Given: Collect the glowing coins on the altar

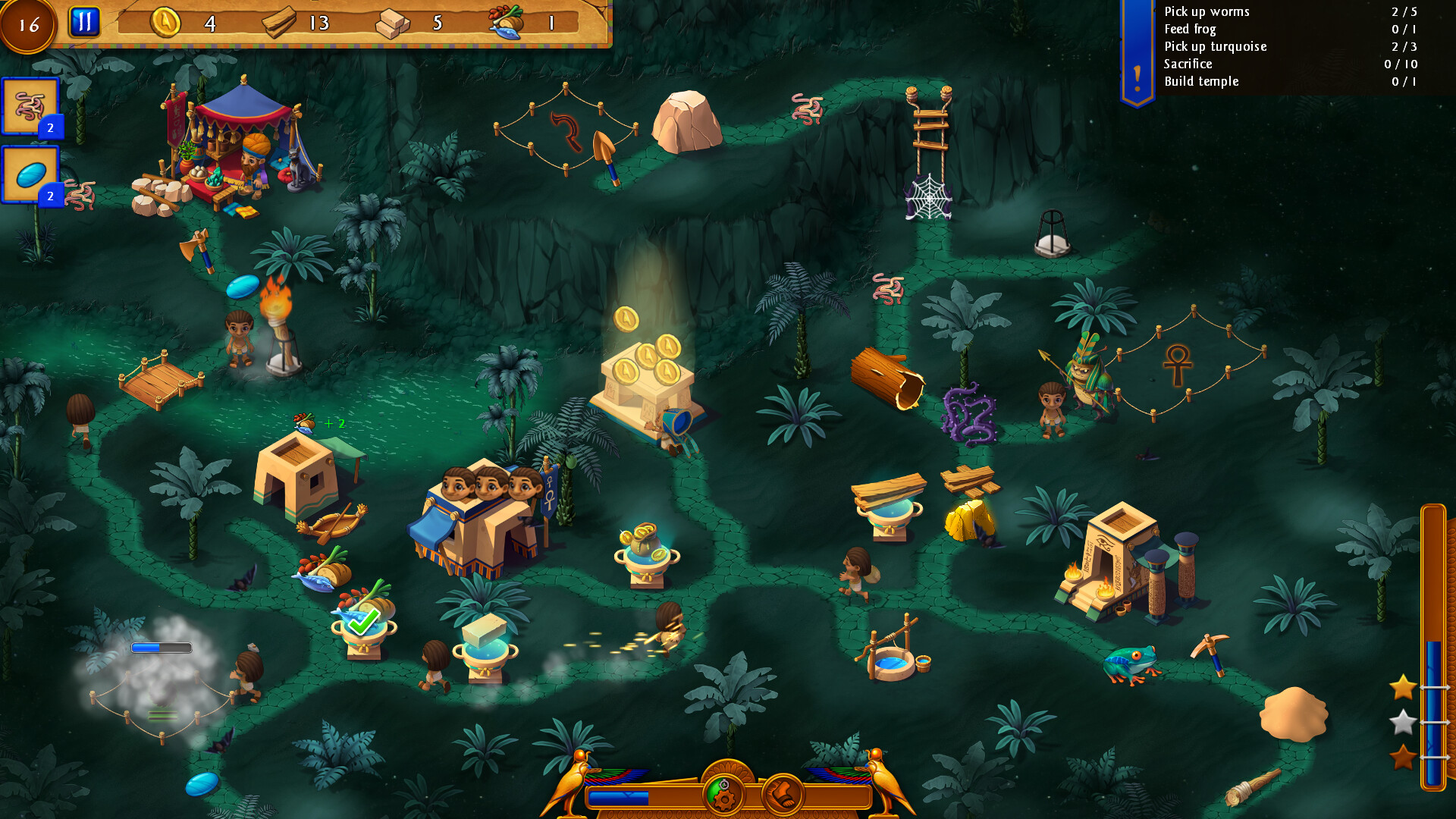Looking at the screenshot, I should click(654, 364).
